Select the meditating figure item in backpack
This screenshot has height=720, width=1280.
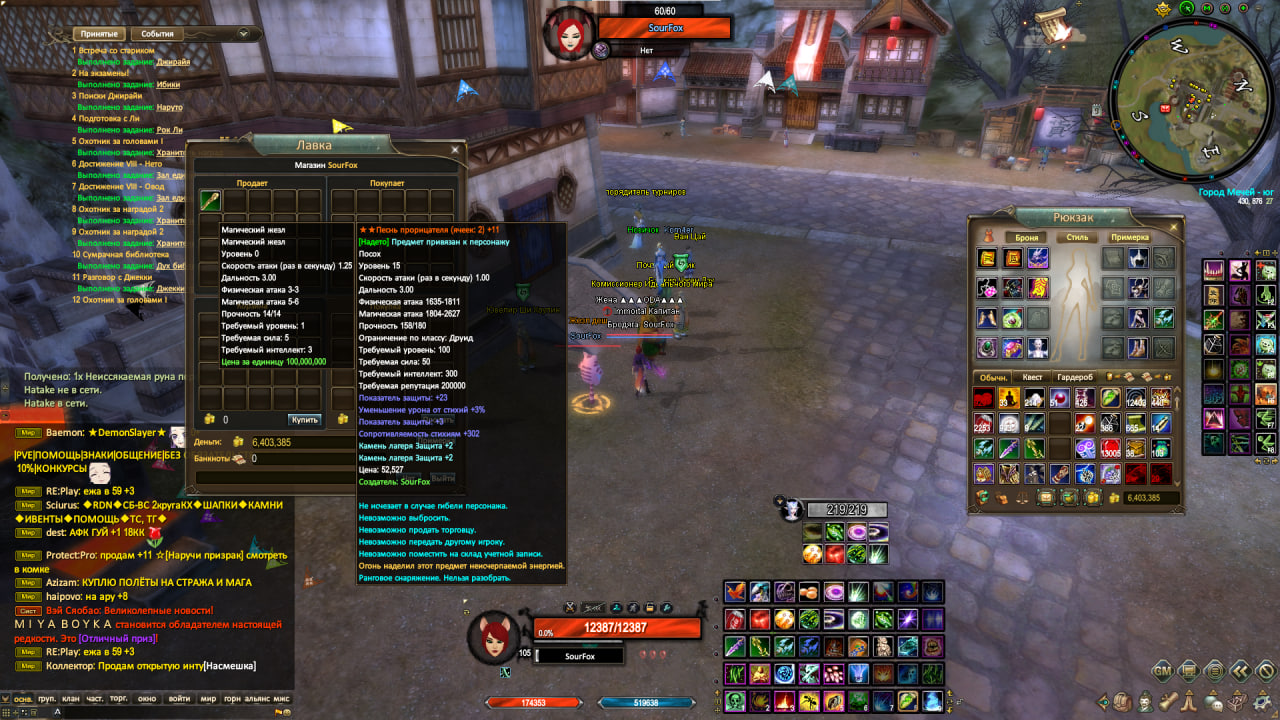coord(1009,399)
